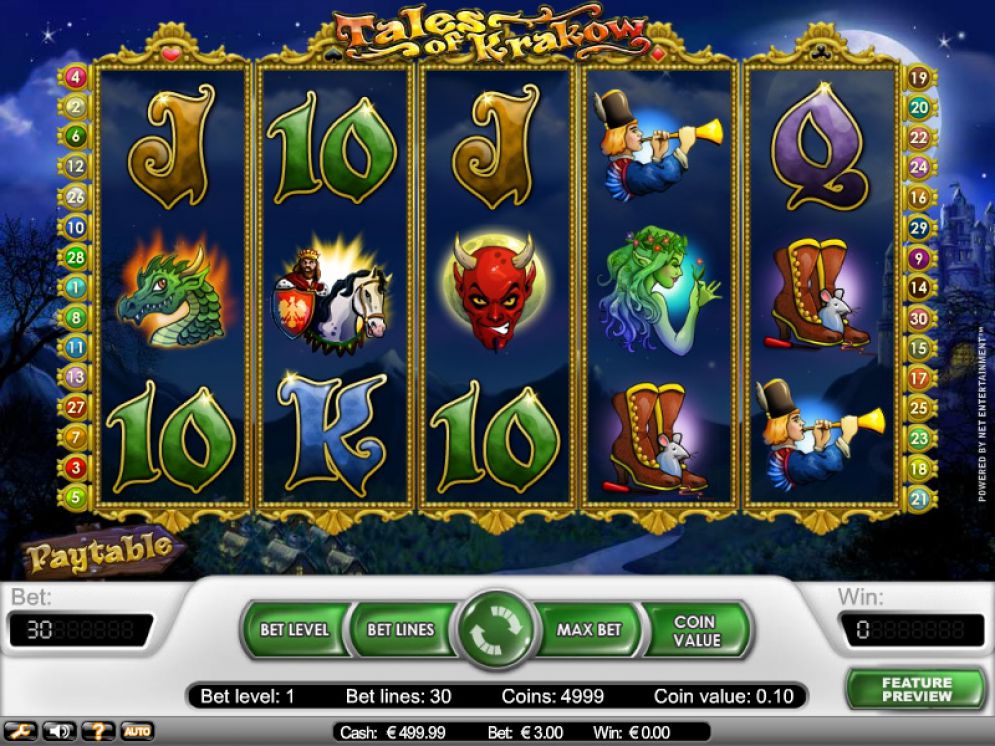Pick bet line number 13 marker

[x=76, y=377]
